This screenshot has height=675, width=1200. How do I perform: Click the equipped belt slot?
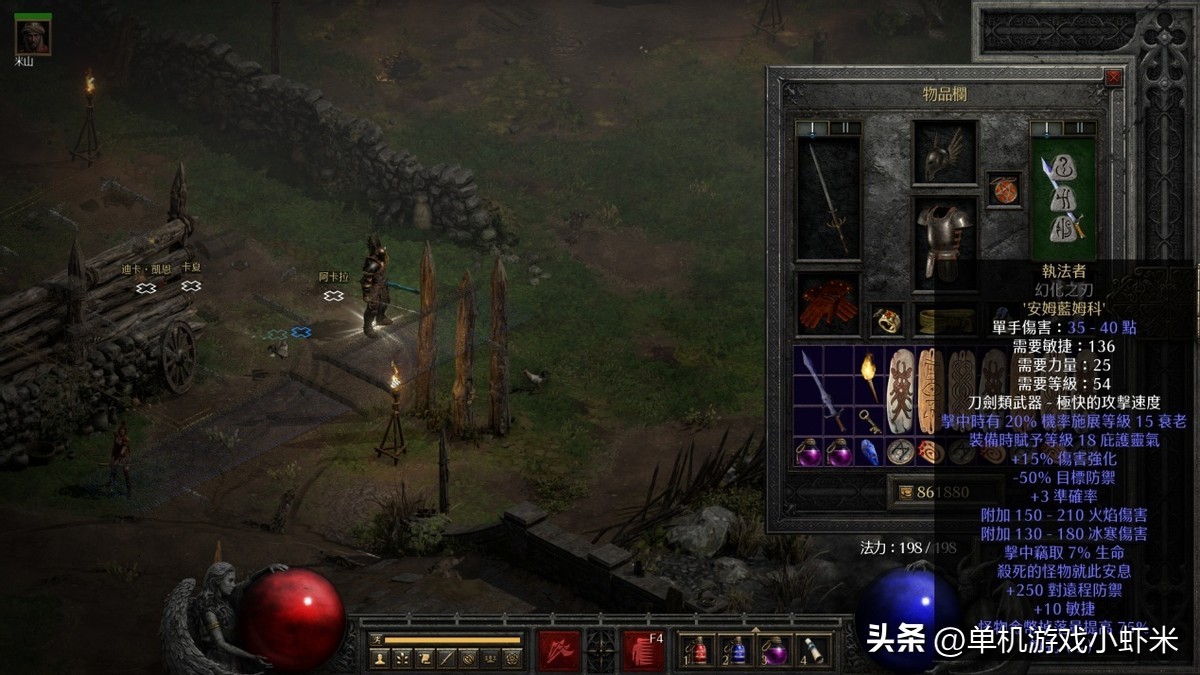tap(944, 320)
